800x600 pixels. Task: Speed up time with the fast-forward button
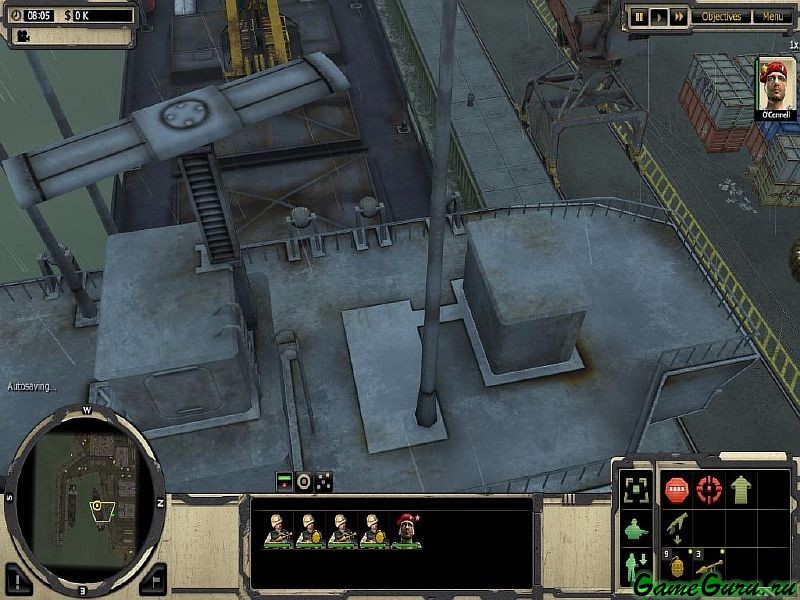click(x=678, y=16)
